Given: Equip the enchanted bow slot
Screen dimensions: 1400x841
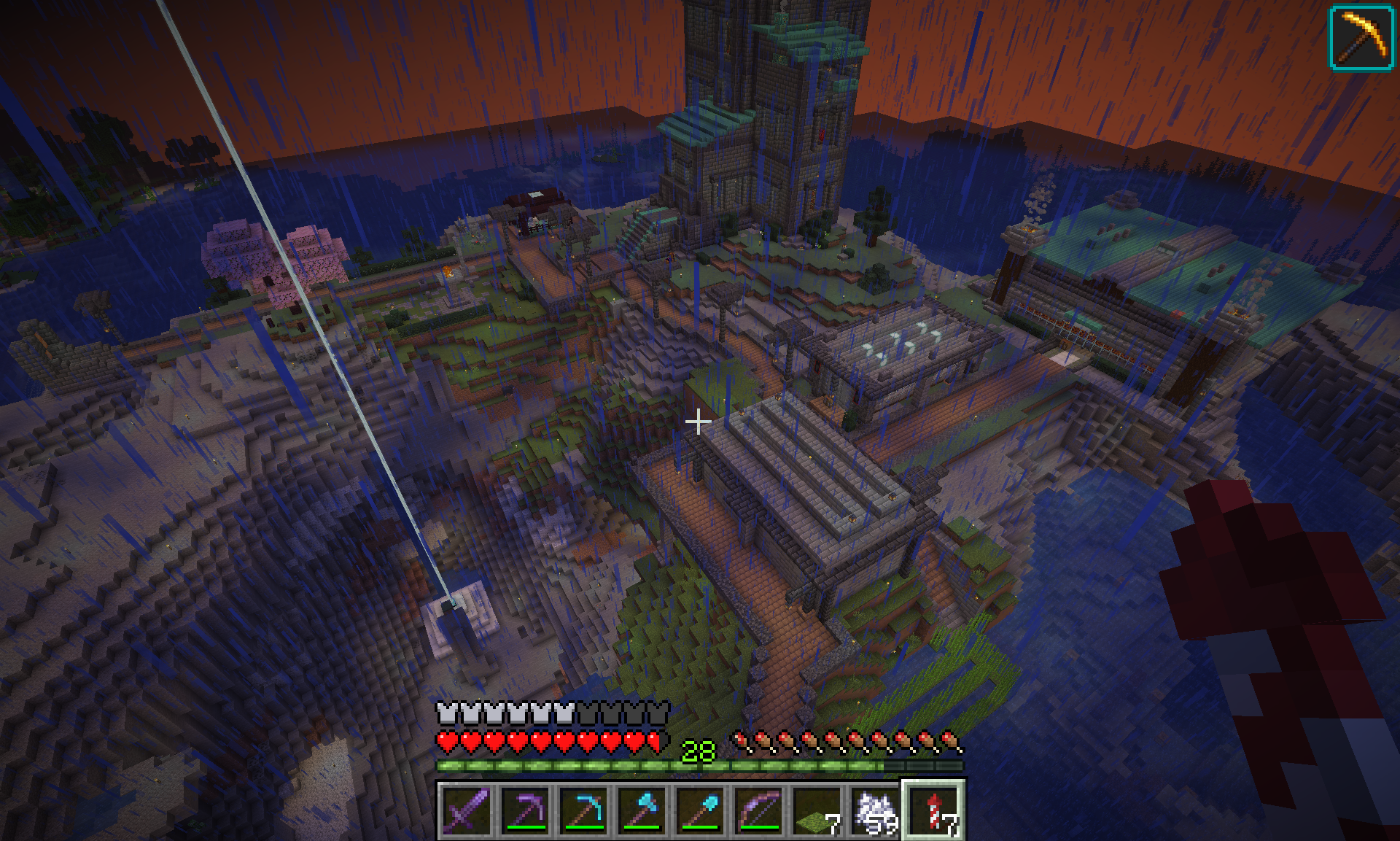Looking at the screenshot, I should (758, 808).
